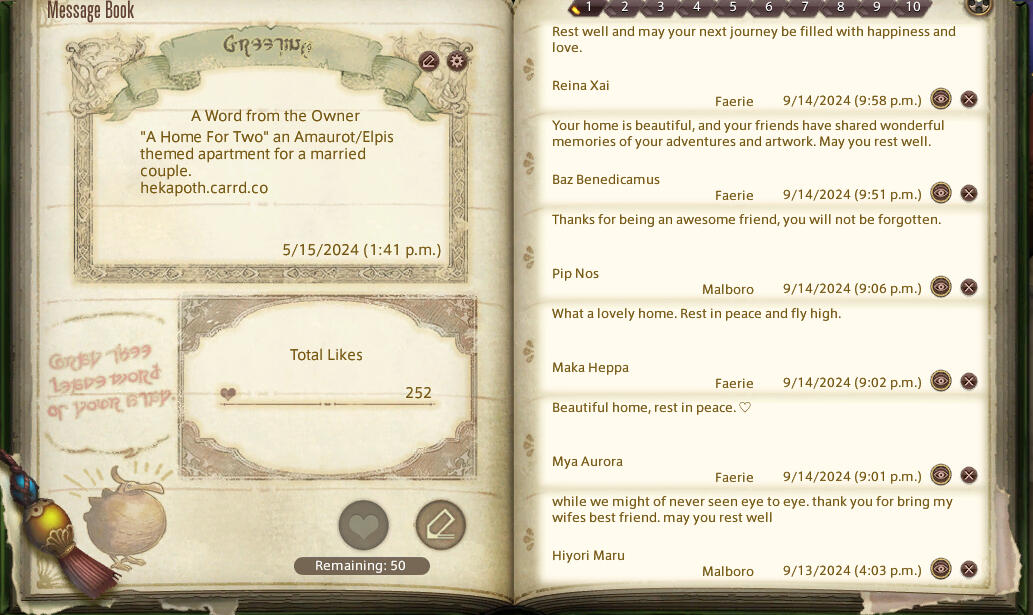Open page tab 5
The width and height of the screenshot is (1033, 615).
click(x=733, y=7)
